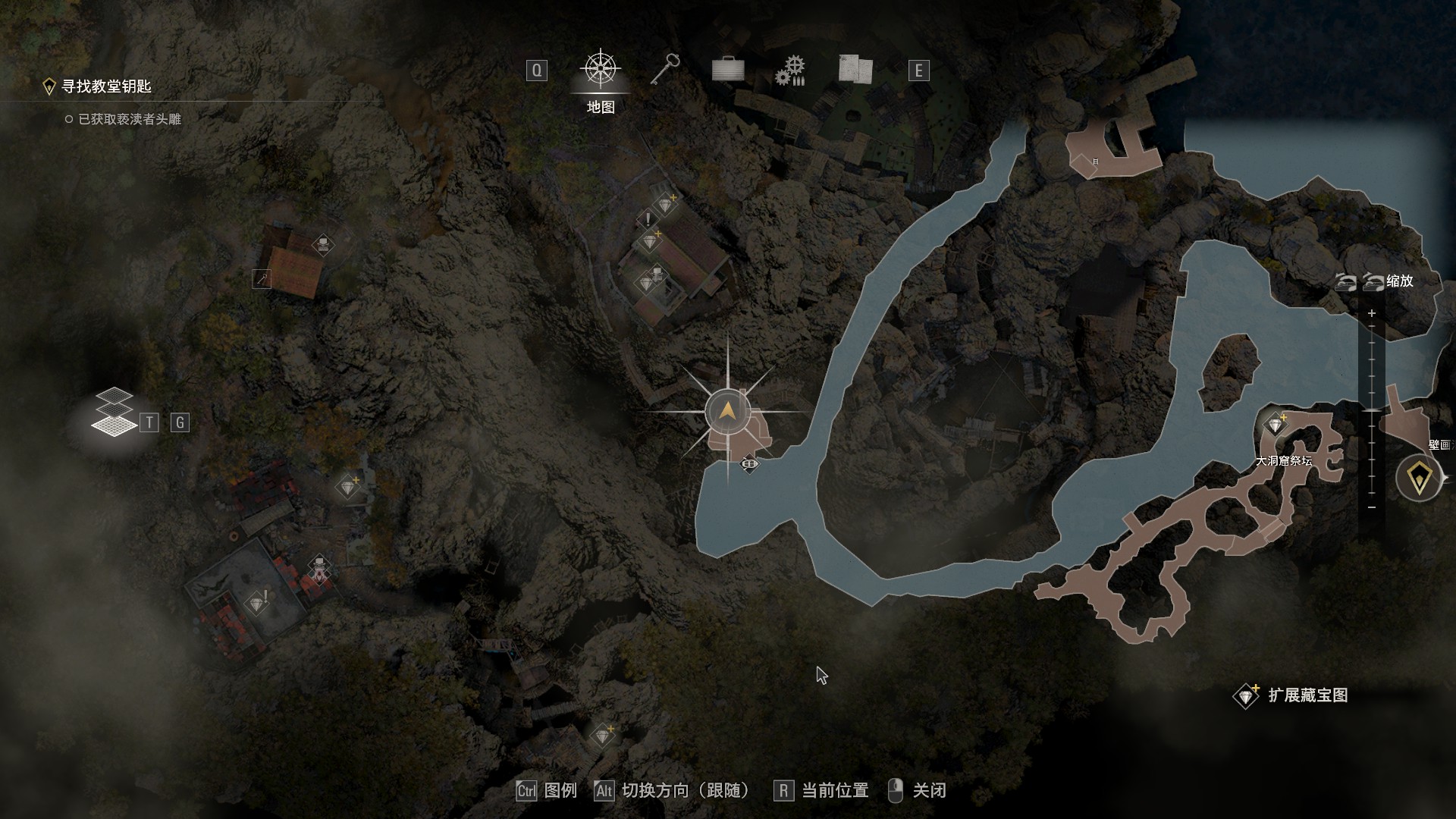Screen dimensions: 1456x819
Task: Open the files documents tab
Action: 855,71
